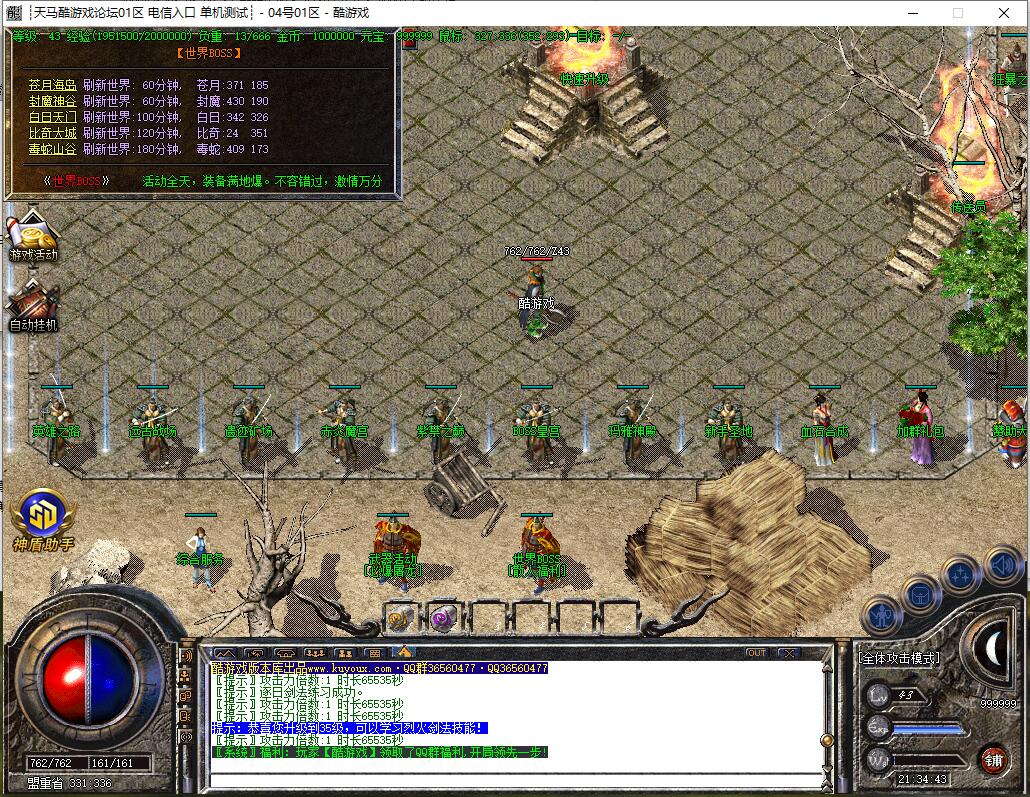Viewport: 1030px width, 797px height.
Task: Select the 白日天门 boss link
Action: point(52,117)
